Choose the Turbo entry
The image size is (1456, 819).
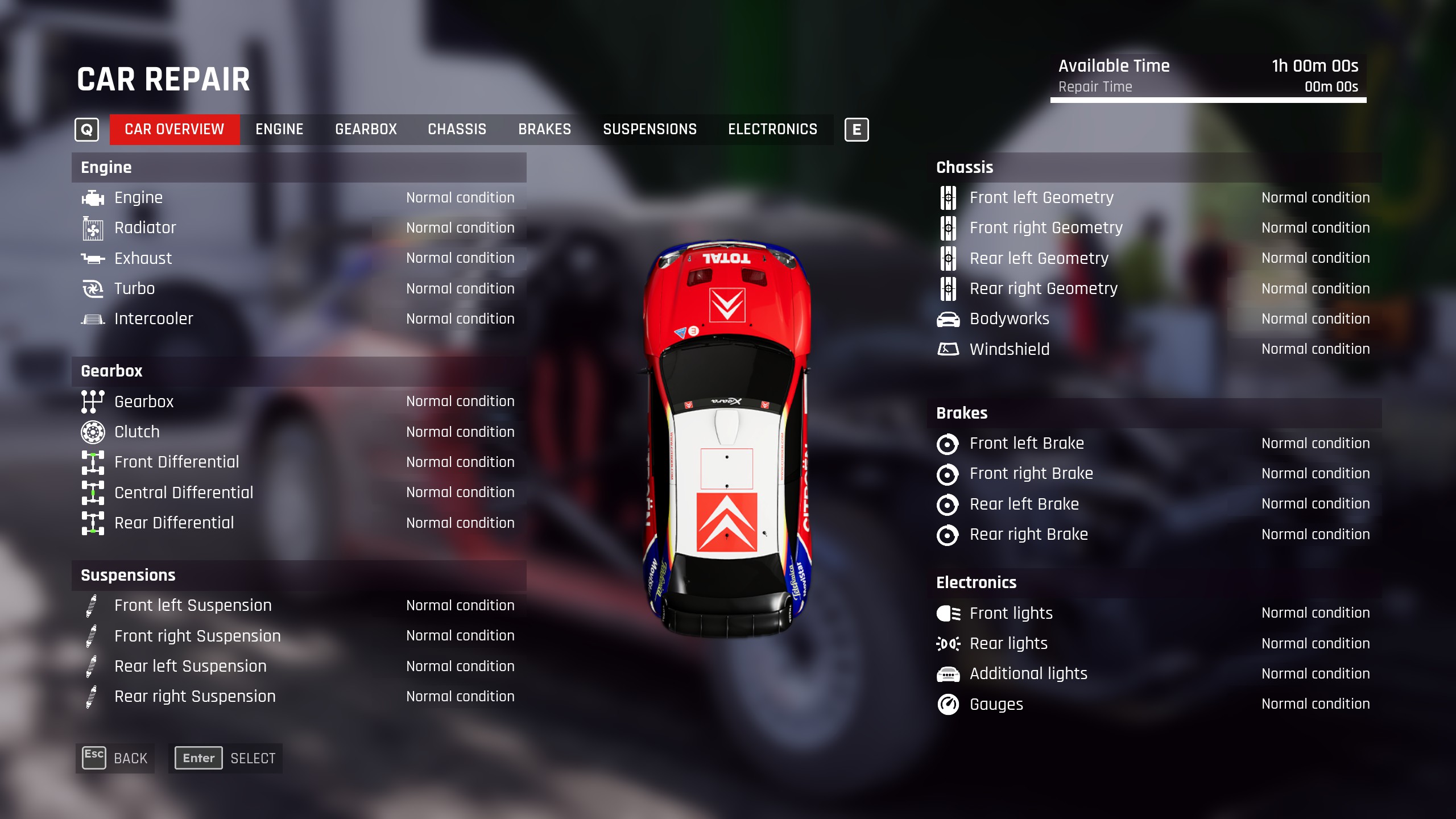299,289
